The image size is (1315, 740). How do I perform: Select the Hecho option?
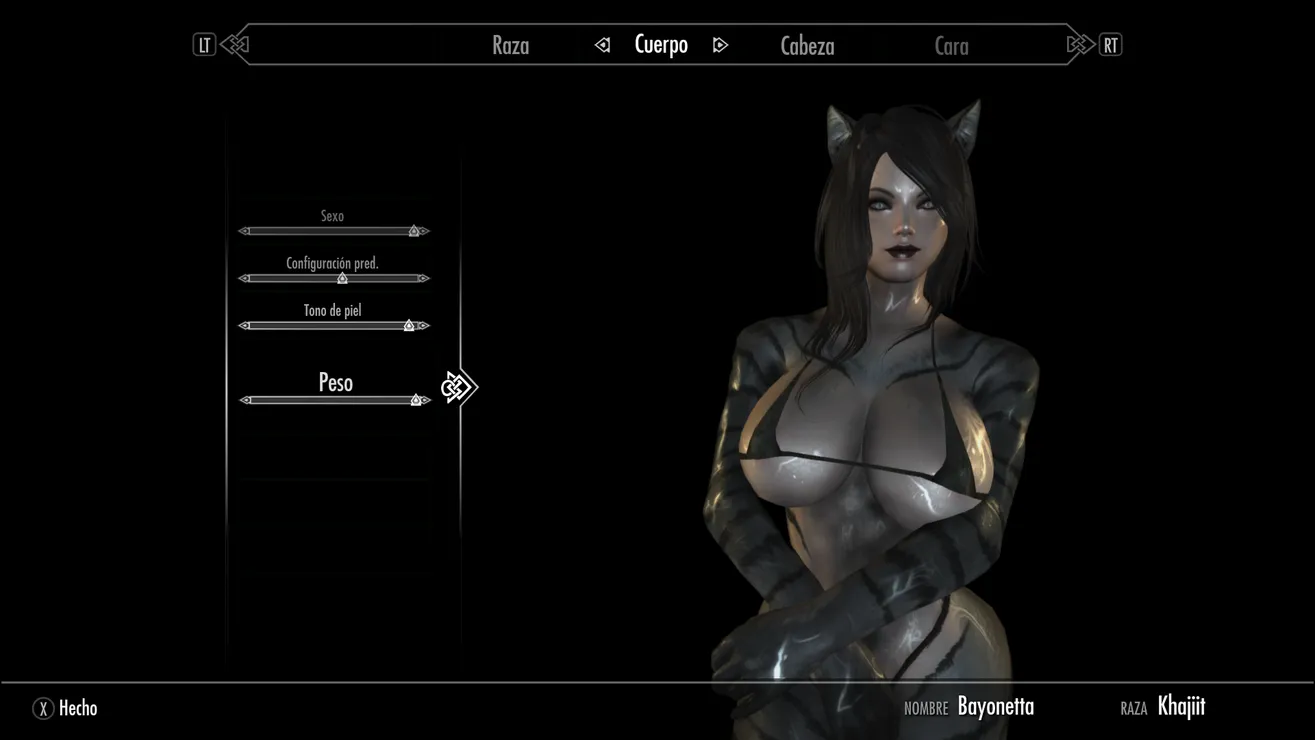66,708
